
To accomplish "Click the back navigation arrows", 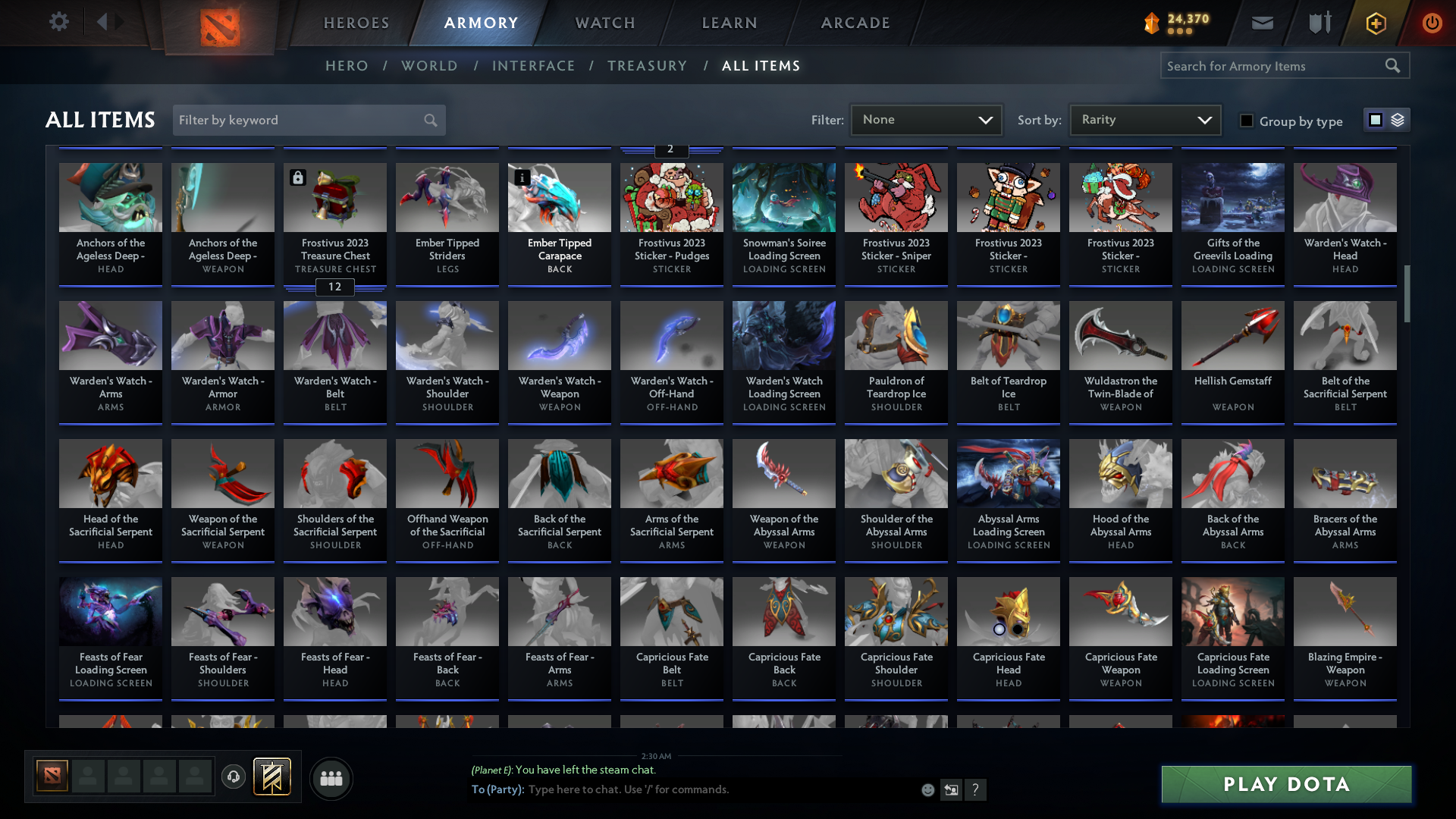I will [110, 22].
